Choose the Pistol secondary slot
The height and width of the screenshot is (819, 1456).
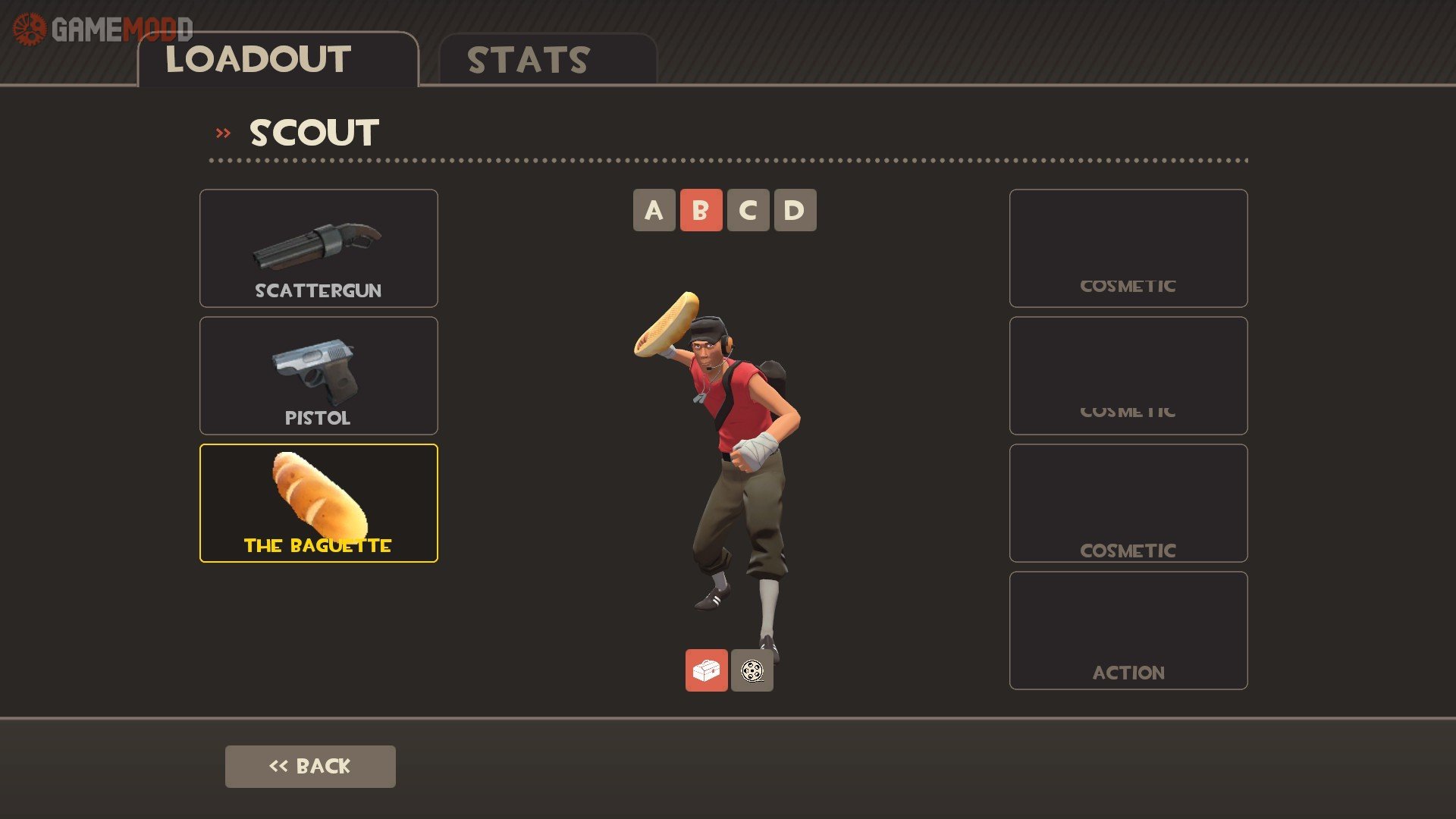point(318,375)
